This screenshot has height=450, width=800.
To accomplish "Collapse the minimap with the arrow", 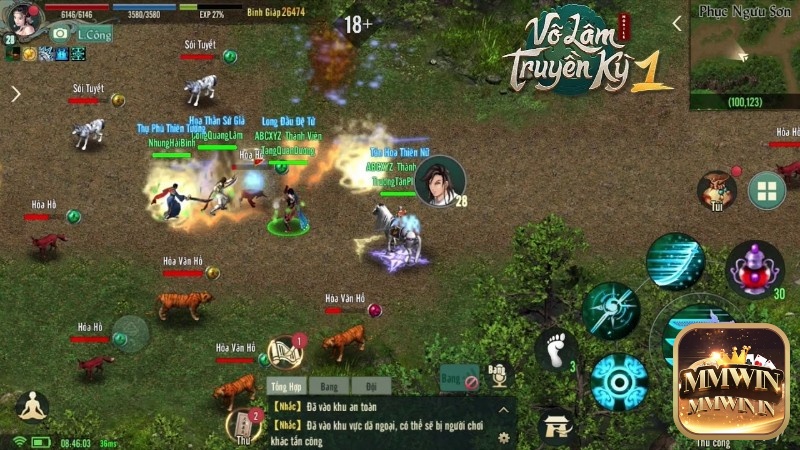I will click(677, 24).
